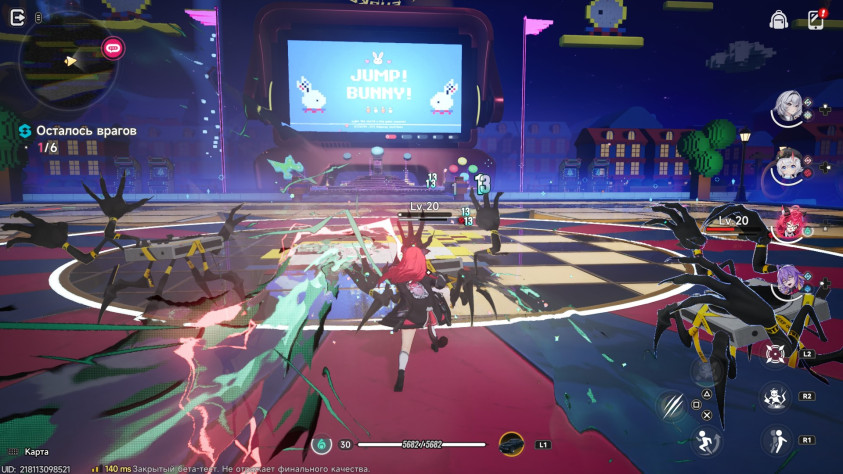Open the pink chat bubble

pyautogui.click(x=112, y=46)
